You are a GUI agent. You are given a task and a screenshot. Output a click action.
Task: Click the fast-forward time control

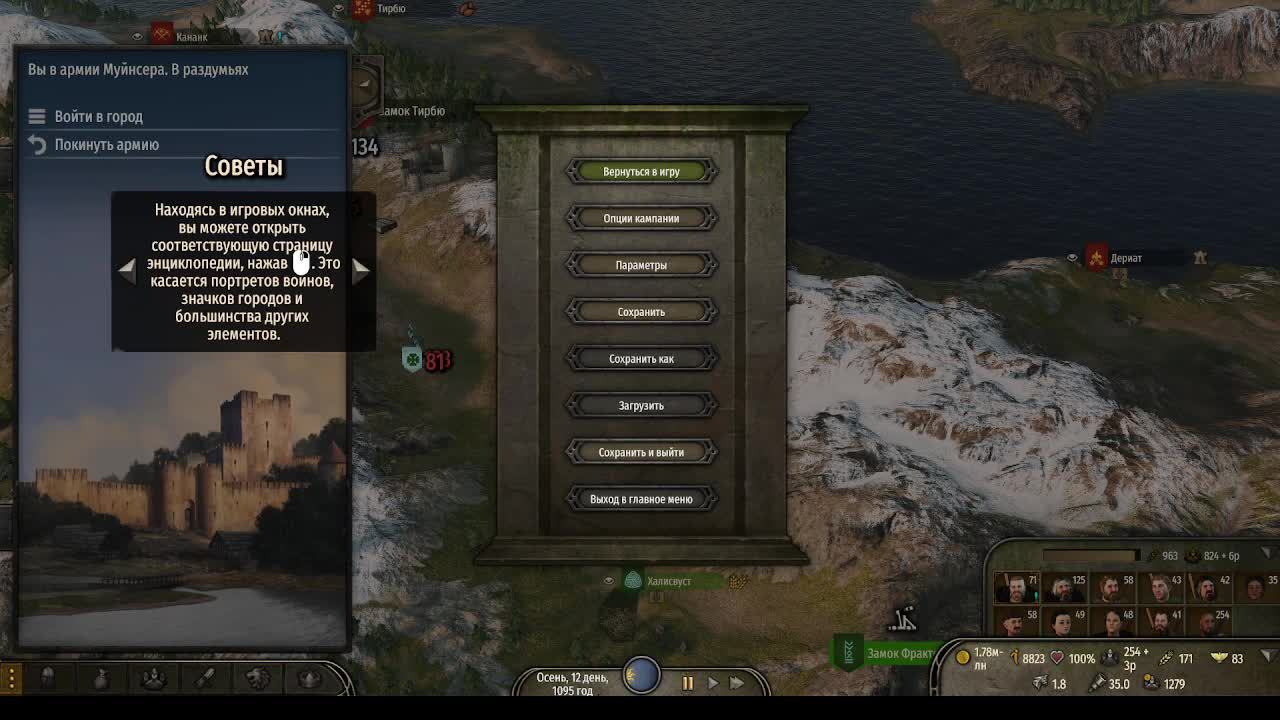tap(737, 683)
